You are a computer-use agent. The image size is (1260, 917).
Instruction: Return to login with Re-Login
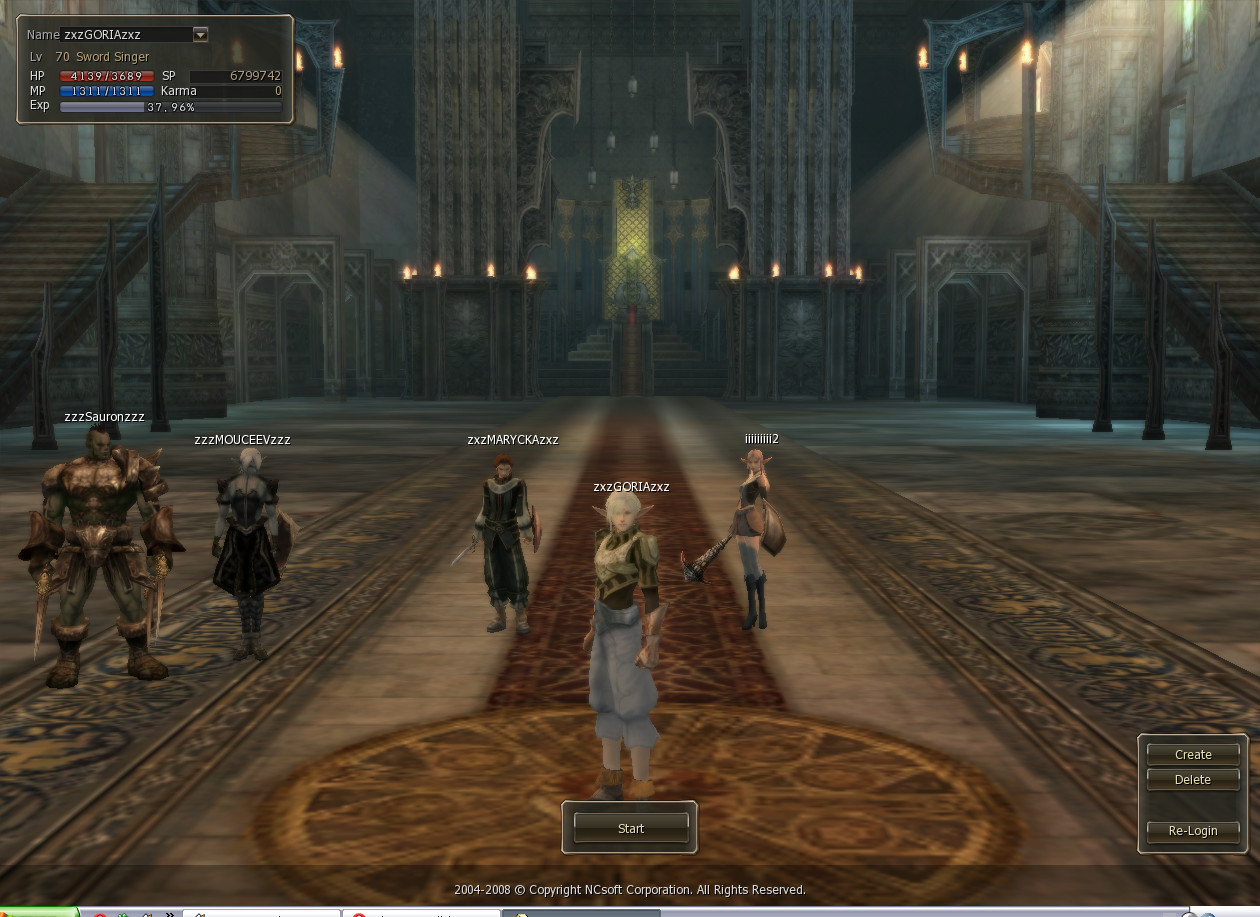[1192, 830]
